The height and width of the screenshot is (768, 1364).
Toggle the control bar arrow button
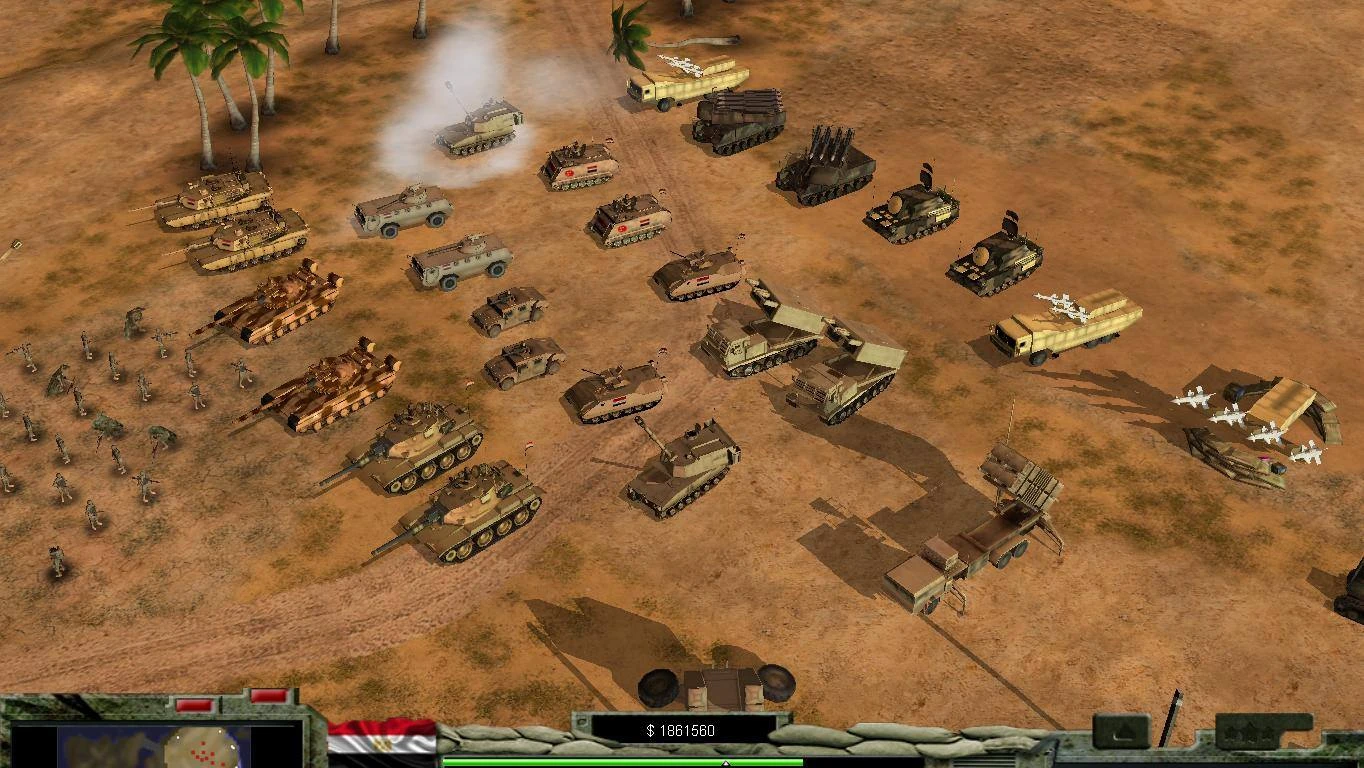click(1120, 730)
